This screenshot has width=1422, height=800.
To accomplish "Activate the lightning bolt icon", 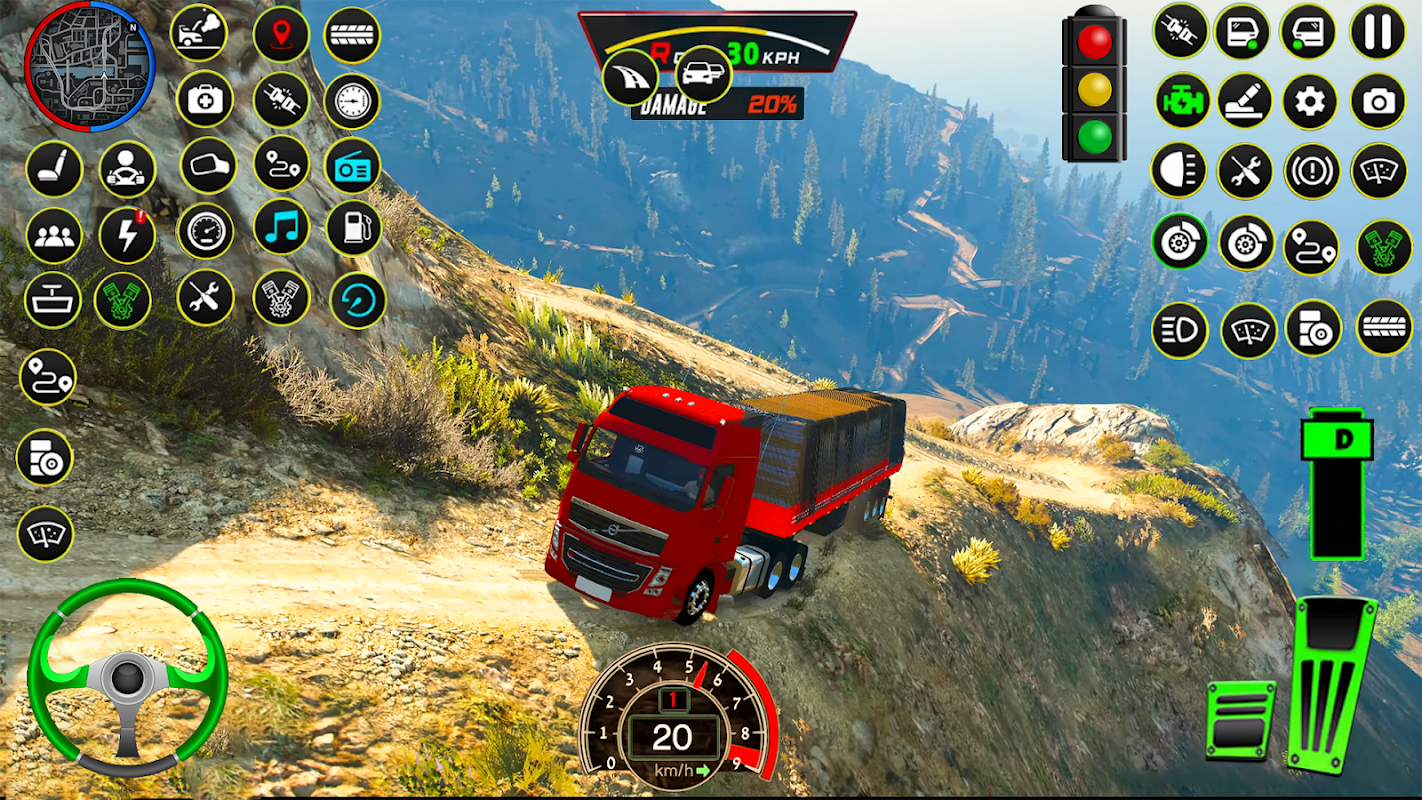I will 127,236.
